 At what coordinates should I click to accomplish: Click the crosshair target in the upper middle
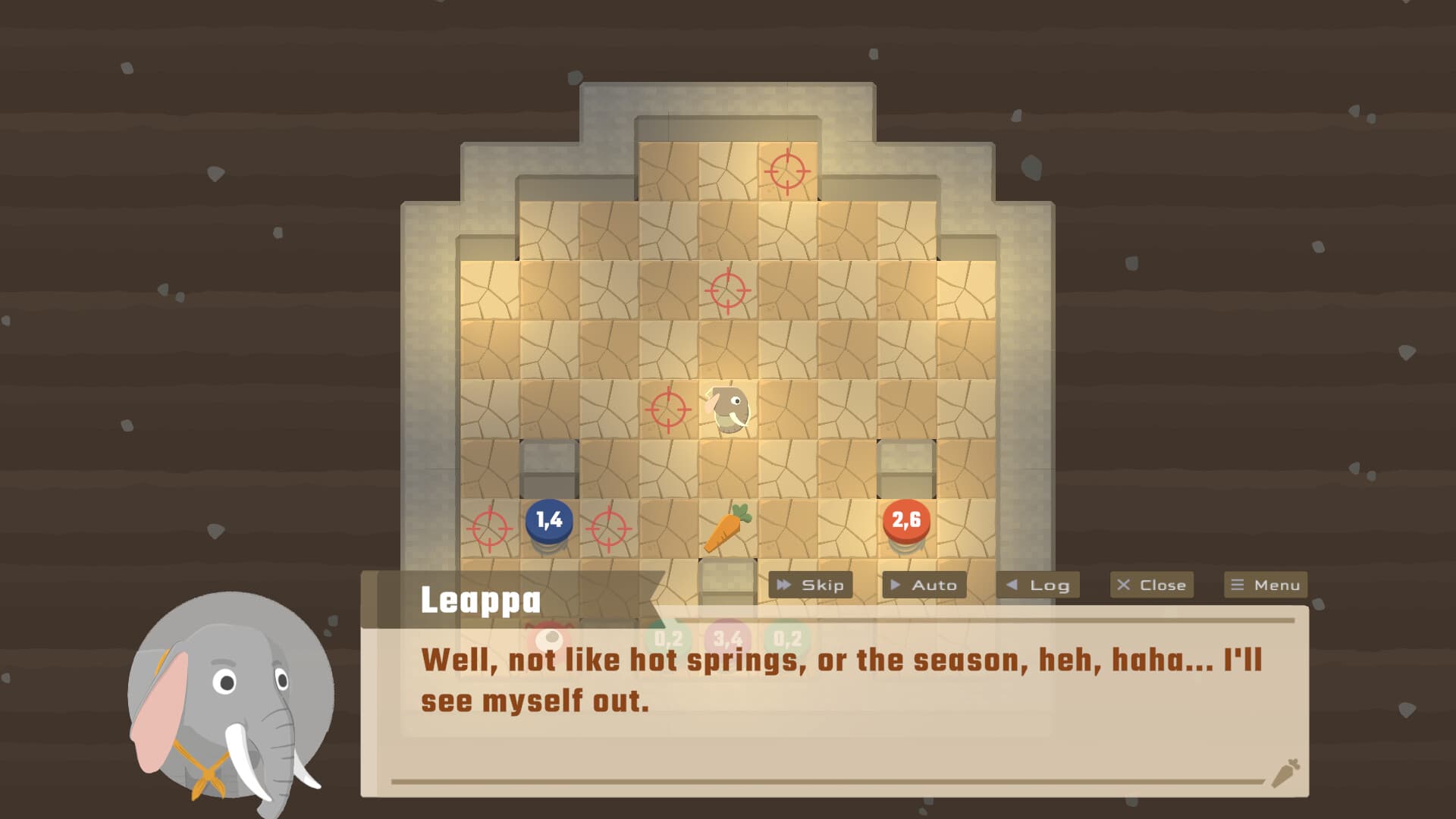[727, 289]
